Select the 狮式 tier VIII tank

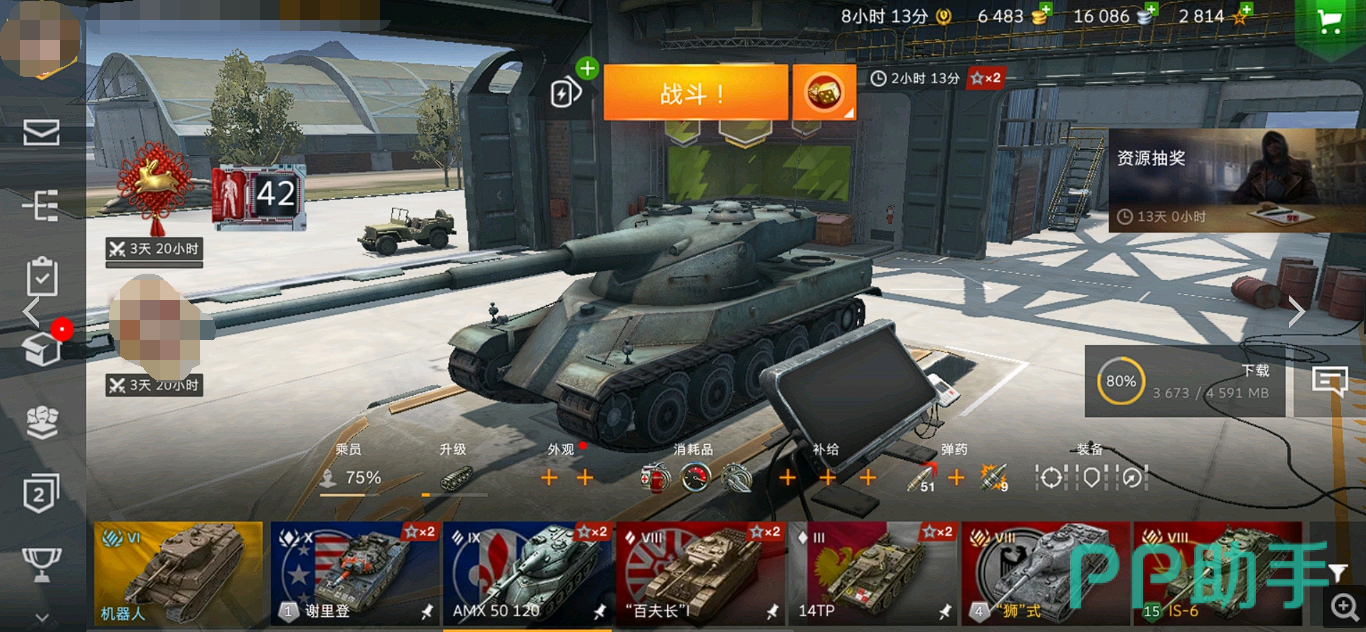(1045, 573)
